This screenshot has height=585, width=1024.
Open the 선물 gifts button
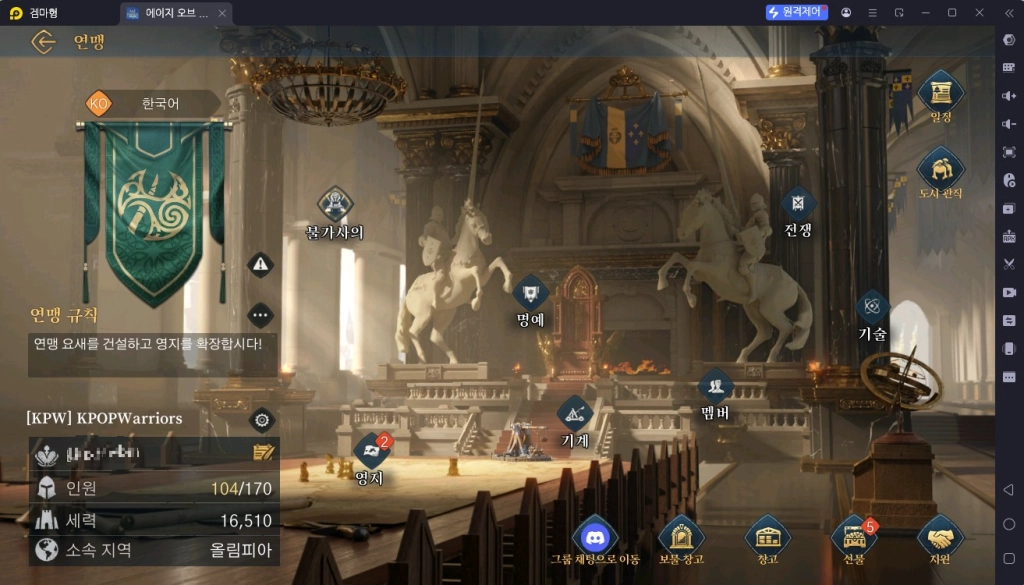pos(853,537)
